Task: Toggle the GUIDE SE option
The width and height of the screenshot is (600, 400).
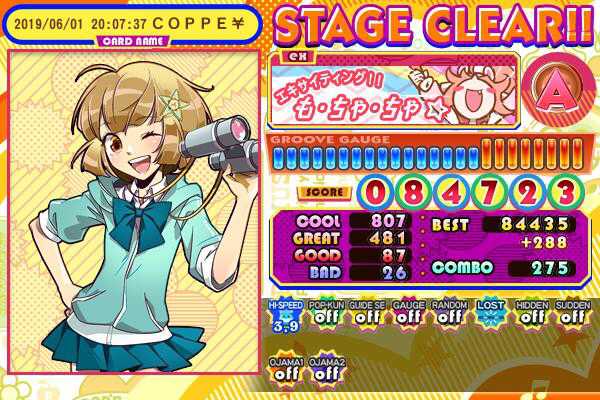Action: (367, 315)
